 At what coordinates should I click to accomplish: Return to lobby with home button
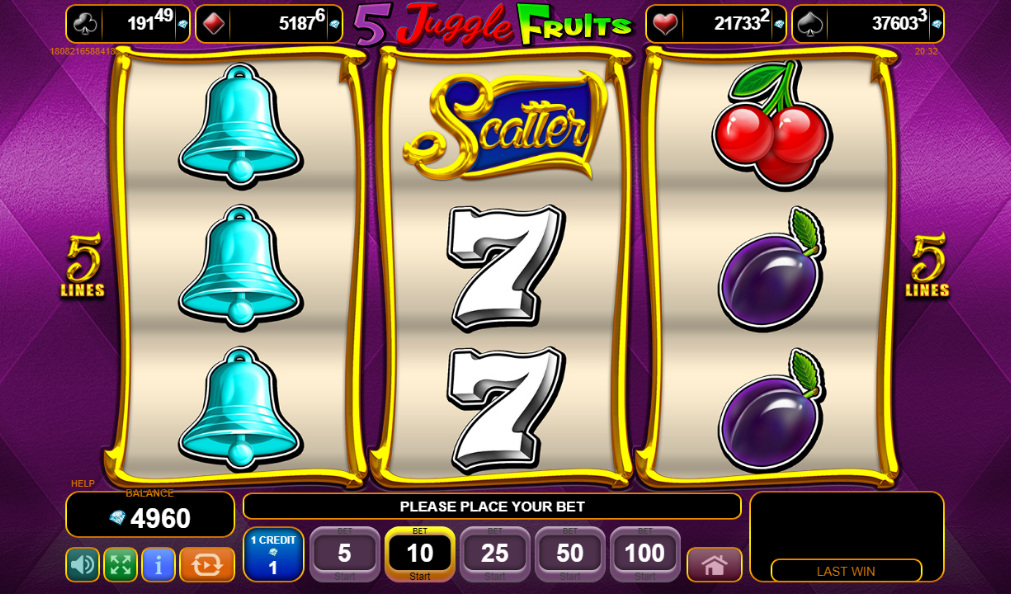click(x=714, y=565)
